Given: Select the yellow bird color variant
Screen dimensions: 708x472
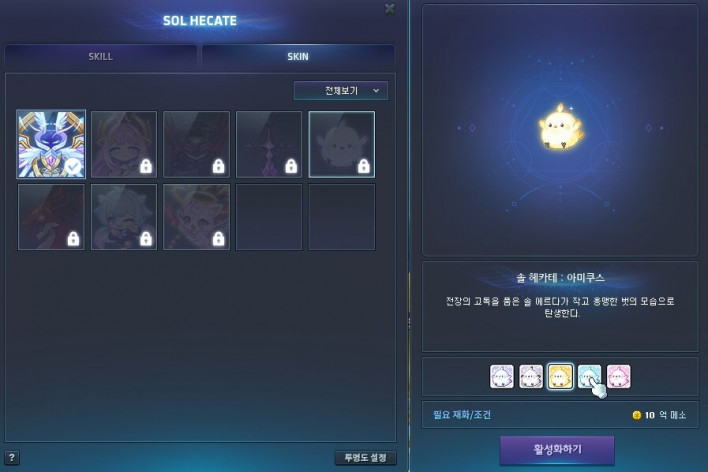Looking at the screenshot, I should [561, 376].
